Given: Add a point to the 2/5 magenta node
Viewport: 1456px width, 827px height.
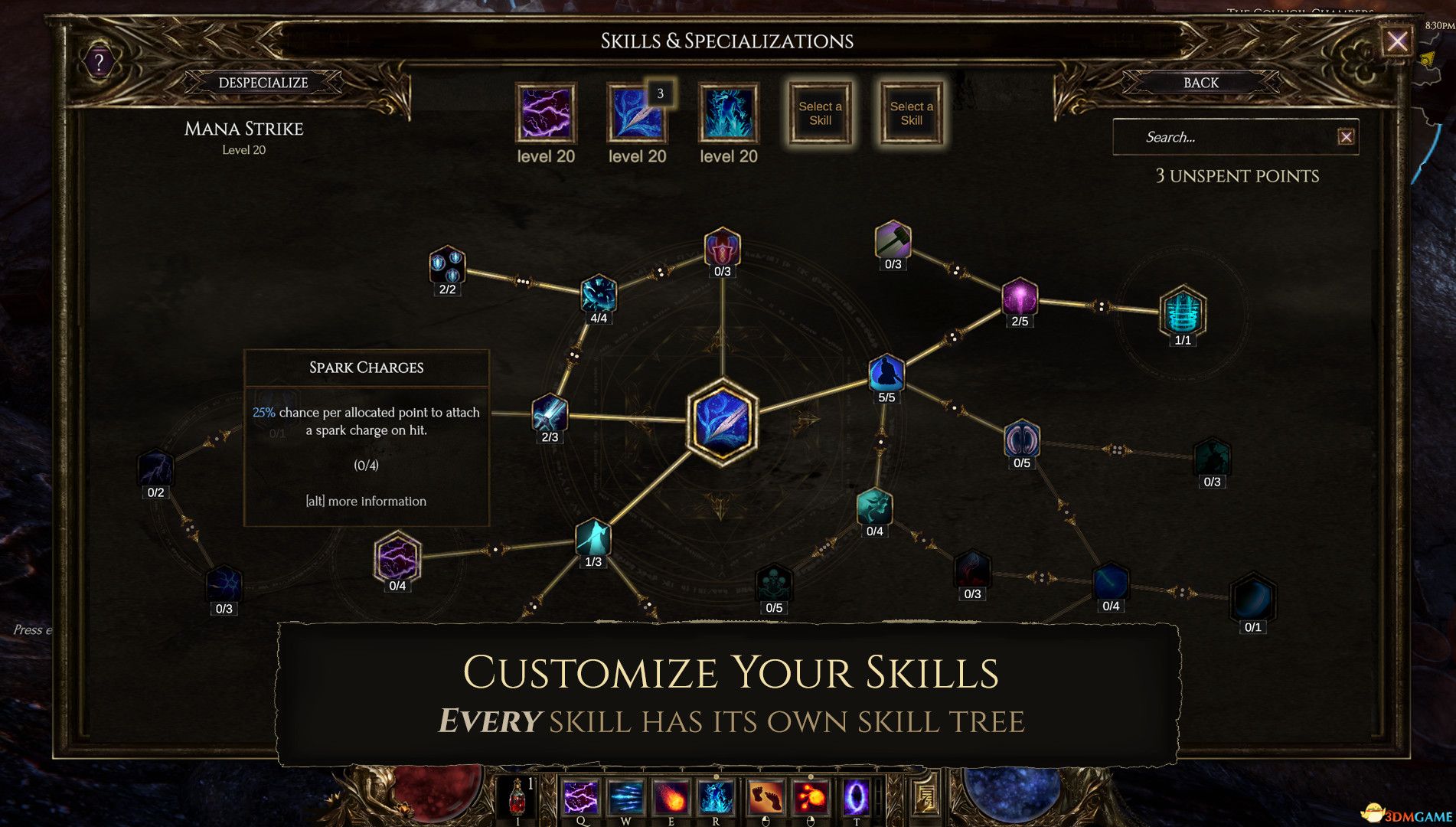Looking at the screenshot, I should click(x=1020, y=297).
